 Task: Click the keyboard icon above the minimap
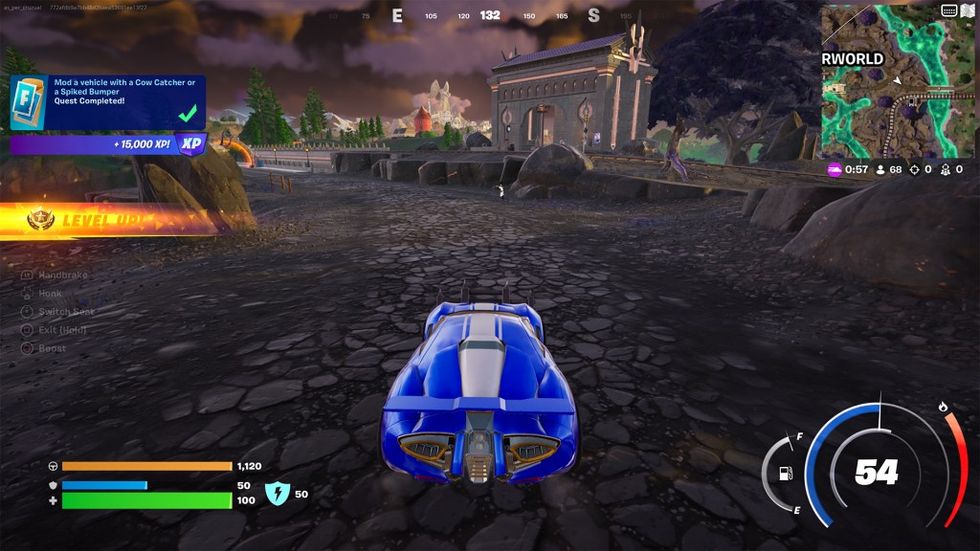tap(948, 11)
